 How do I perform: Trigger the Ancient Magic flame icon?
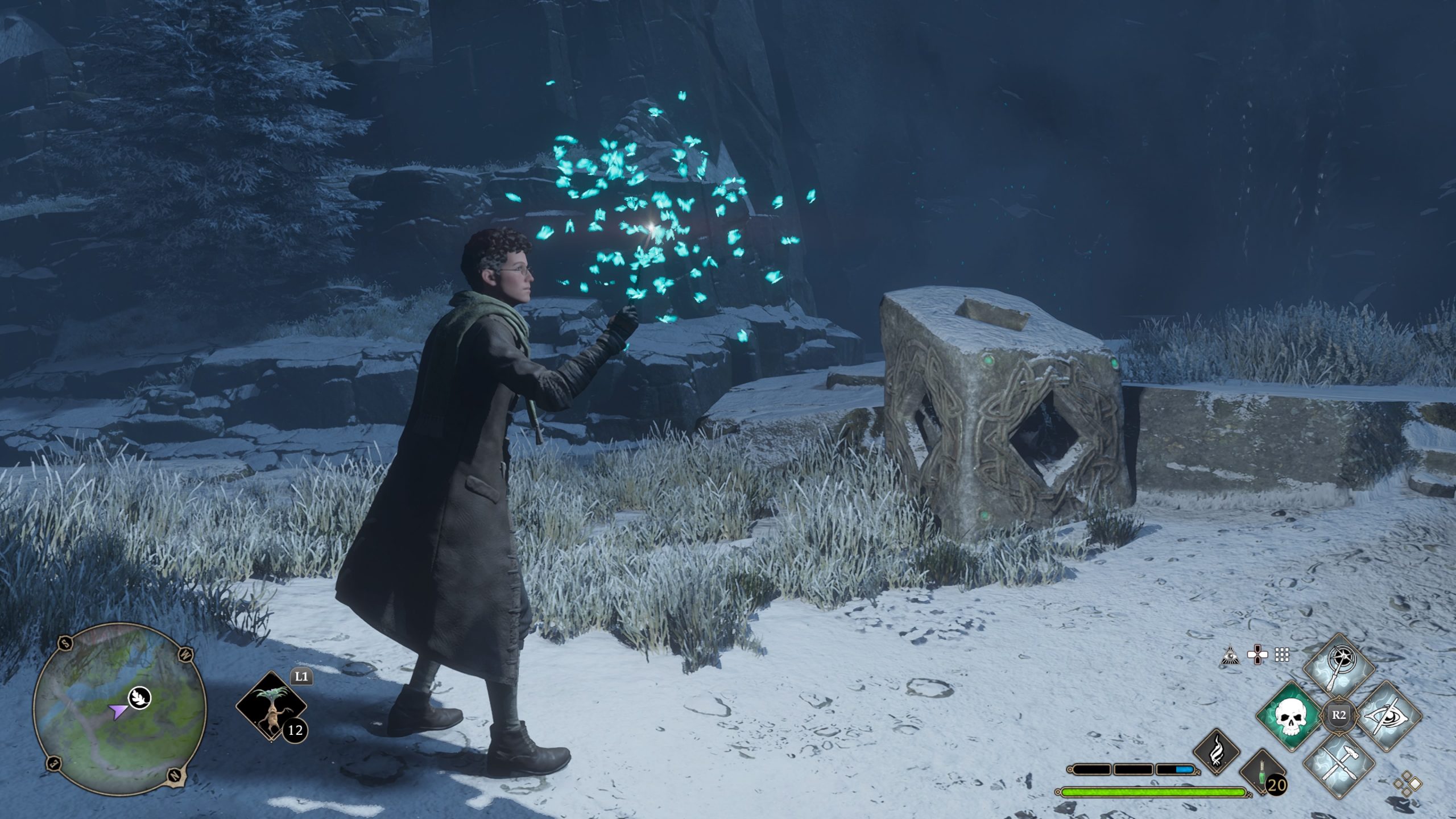coord(1216,751)
